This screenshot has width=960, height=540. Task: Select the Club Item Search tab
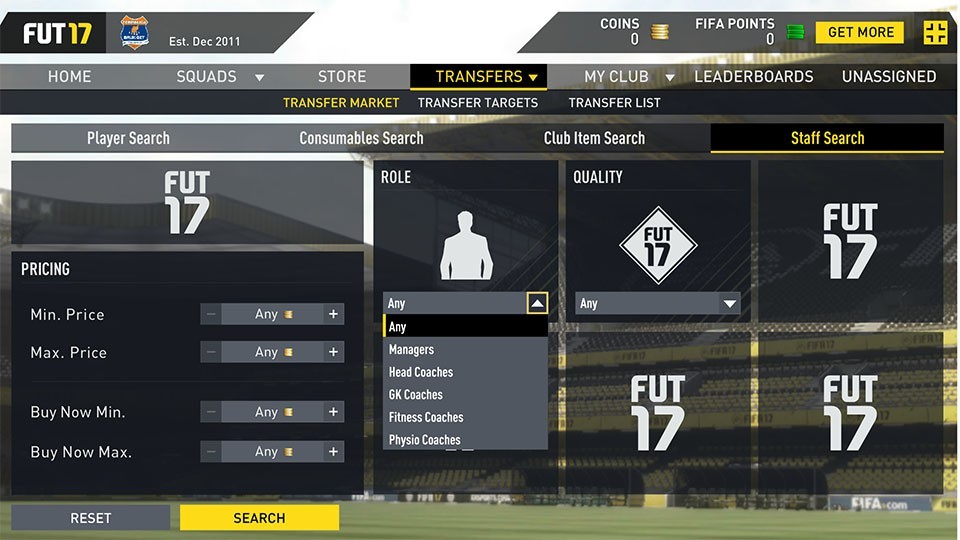[594, 138]
